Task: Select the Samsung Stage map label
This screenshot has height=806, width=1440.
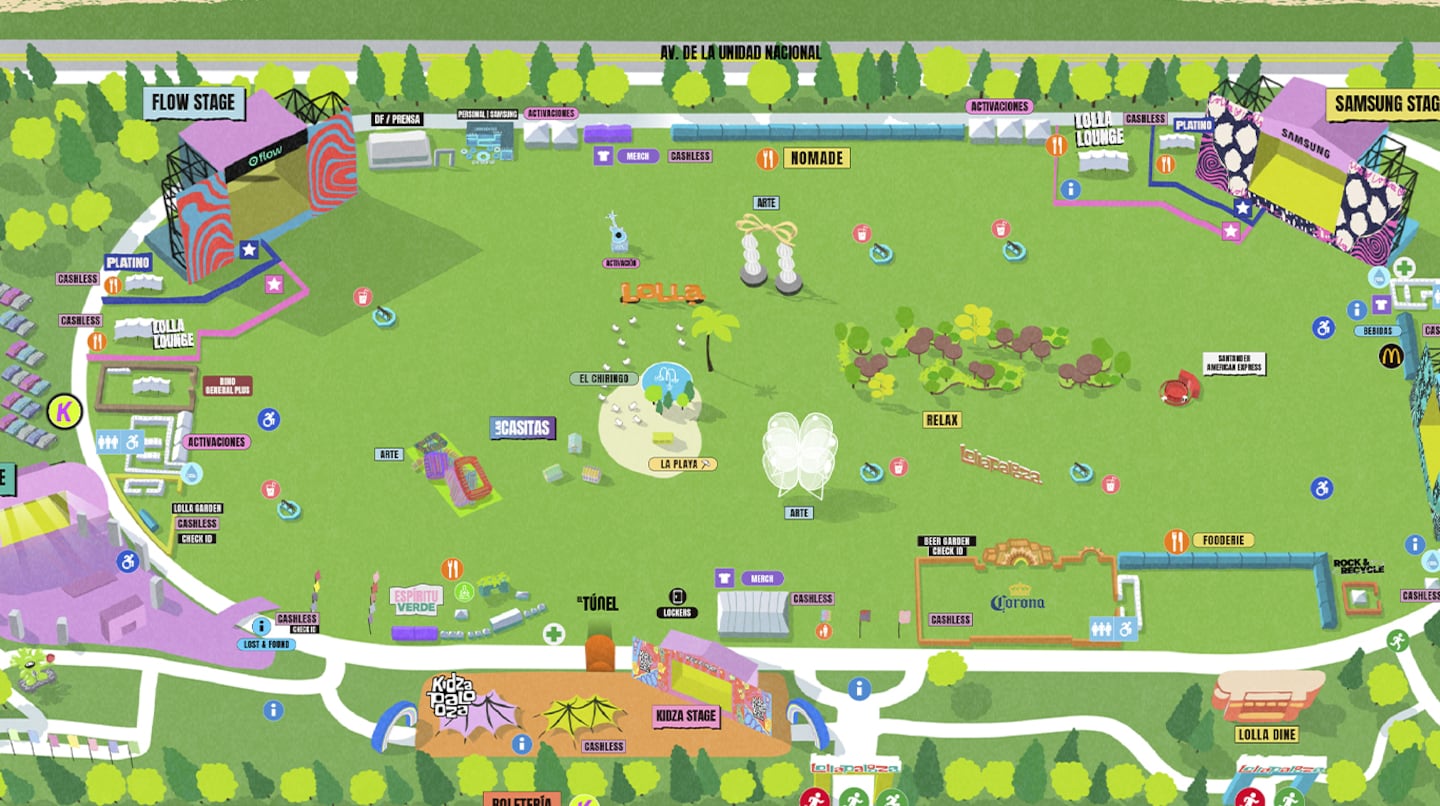Action: coord(1385,104)
